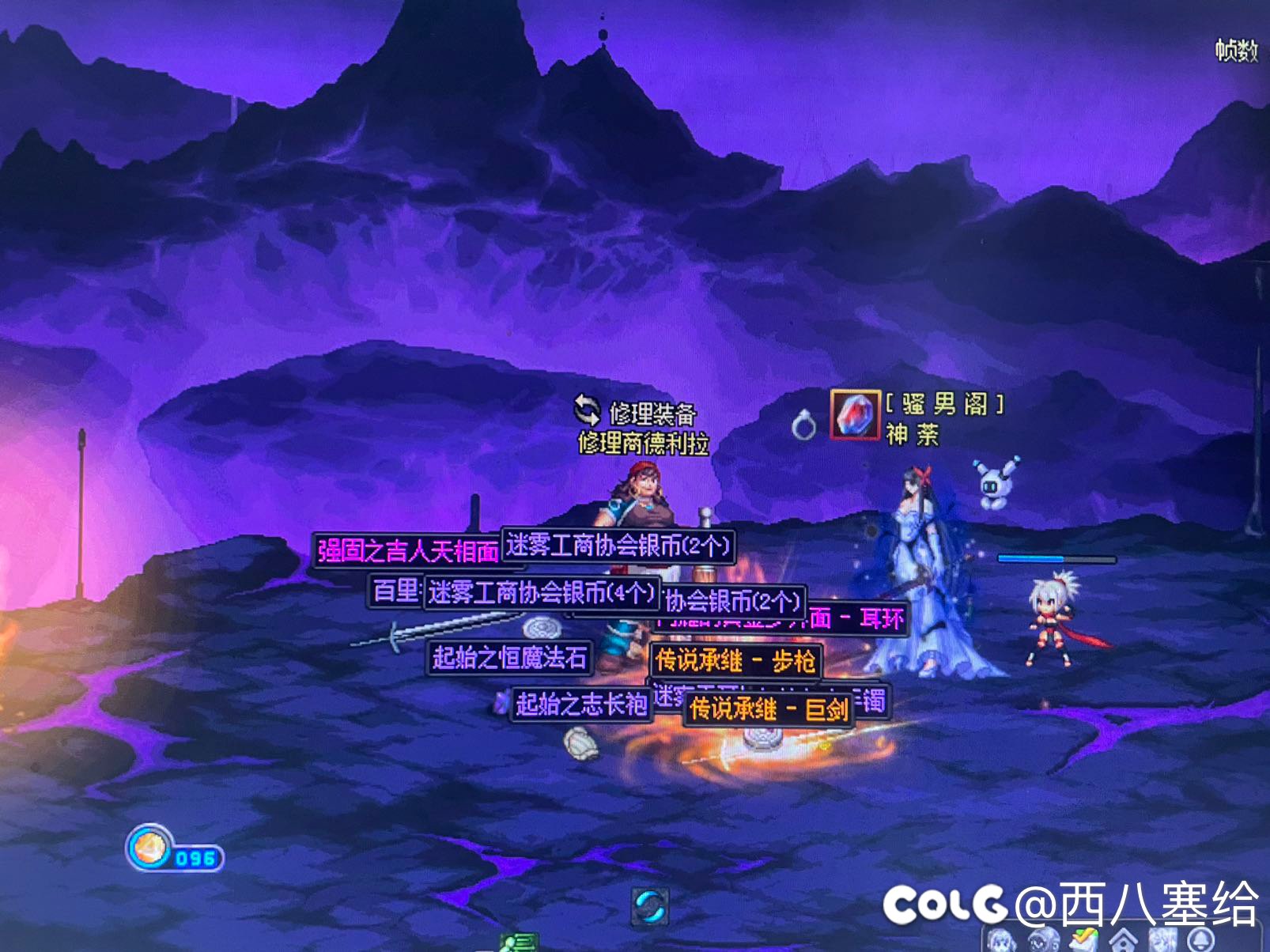
Task: Select the 起始之恒魔法石 item label
Action: click(509, 657)
